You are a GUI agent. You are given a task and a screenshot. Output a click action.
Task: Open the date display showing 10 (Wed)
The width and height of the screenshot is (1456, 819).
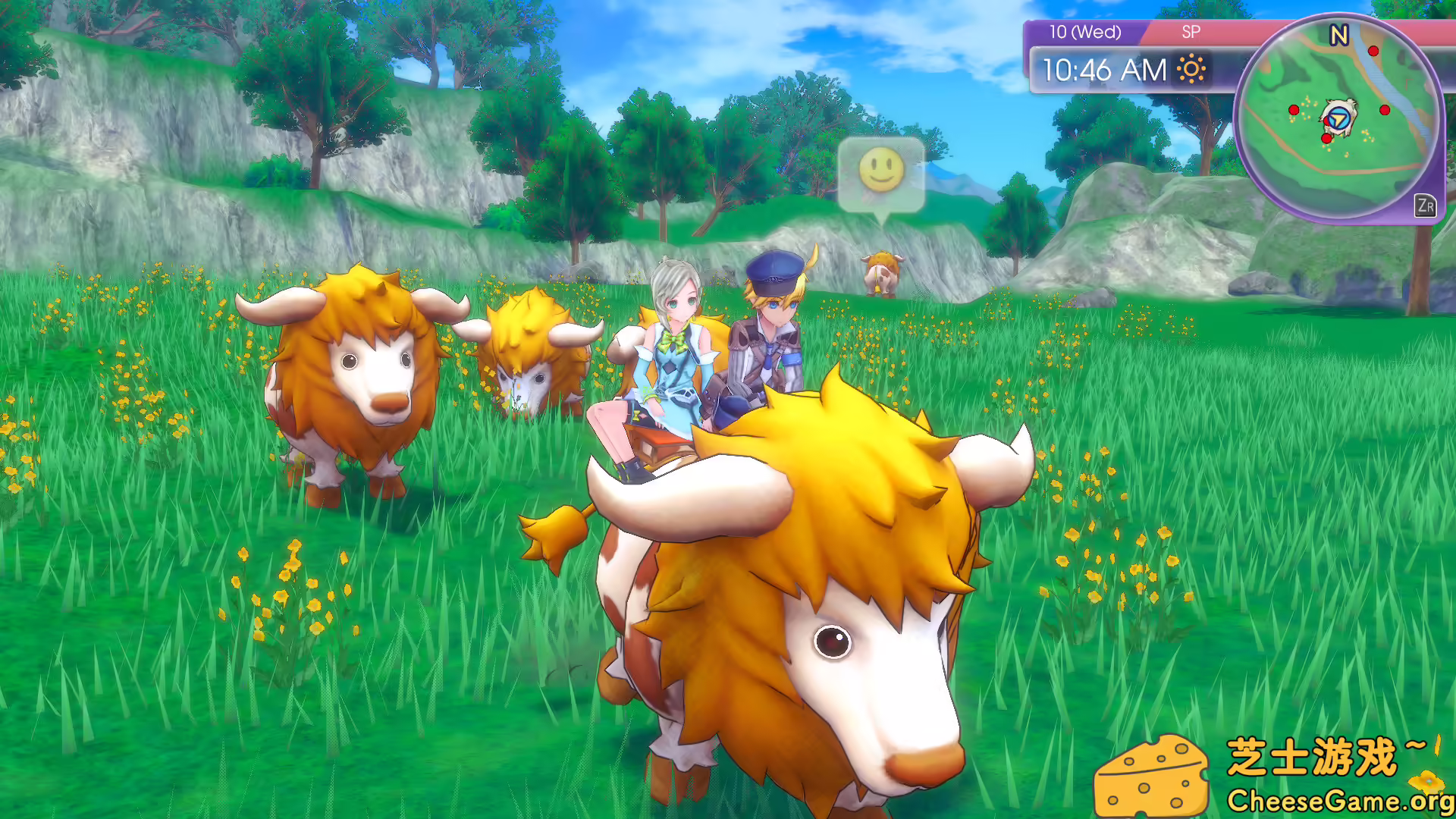(1085, 31)
